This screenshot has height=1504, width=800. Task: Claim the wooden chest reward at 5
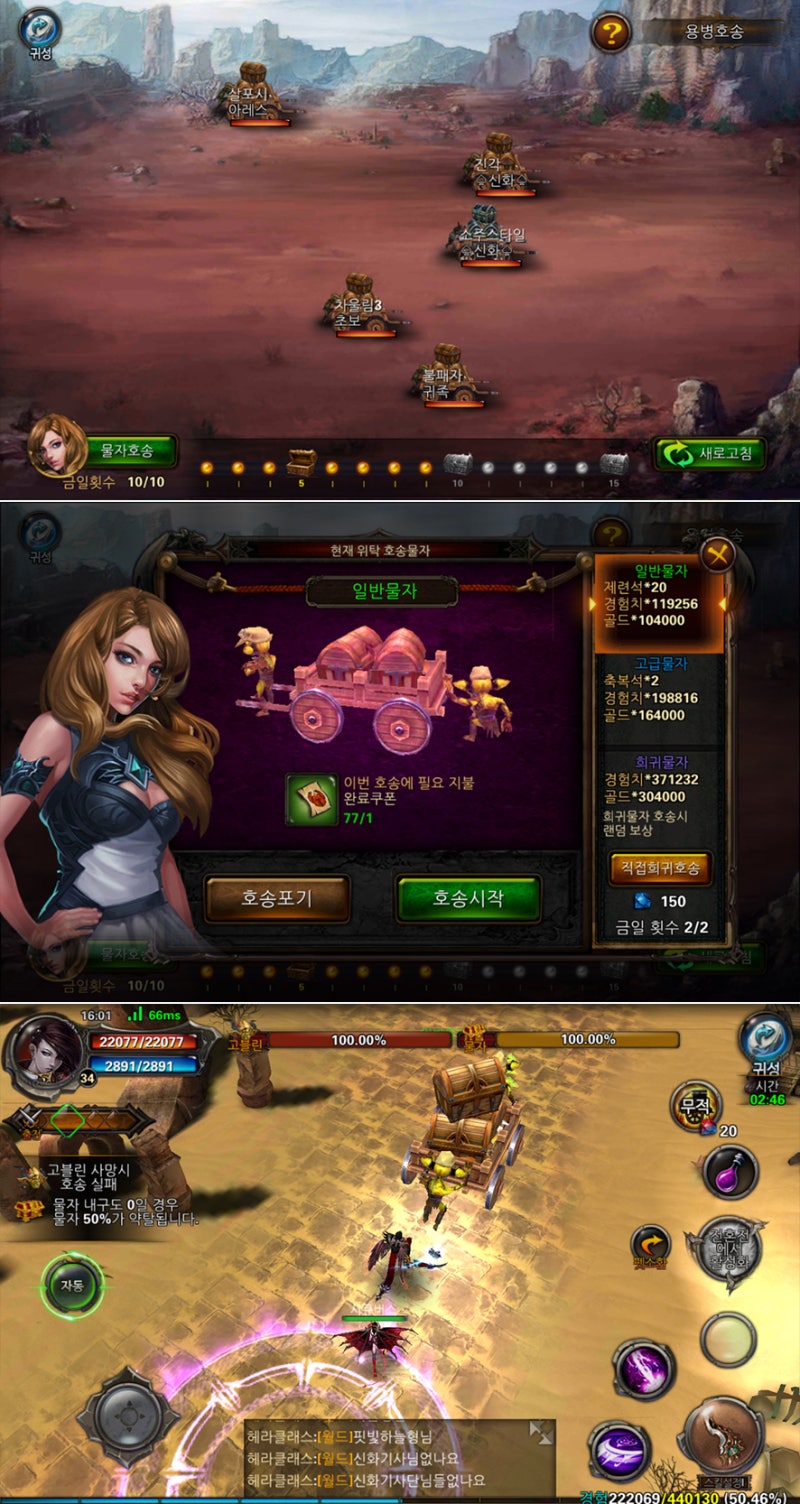(301, 462)
